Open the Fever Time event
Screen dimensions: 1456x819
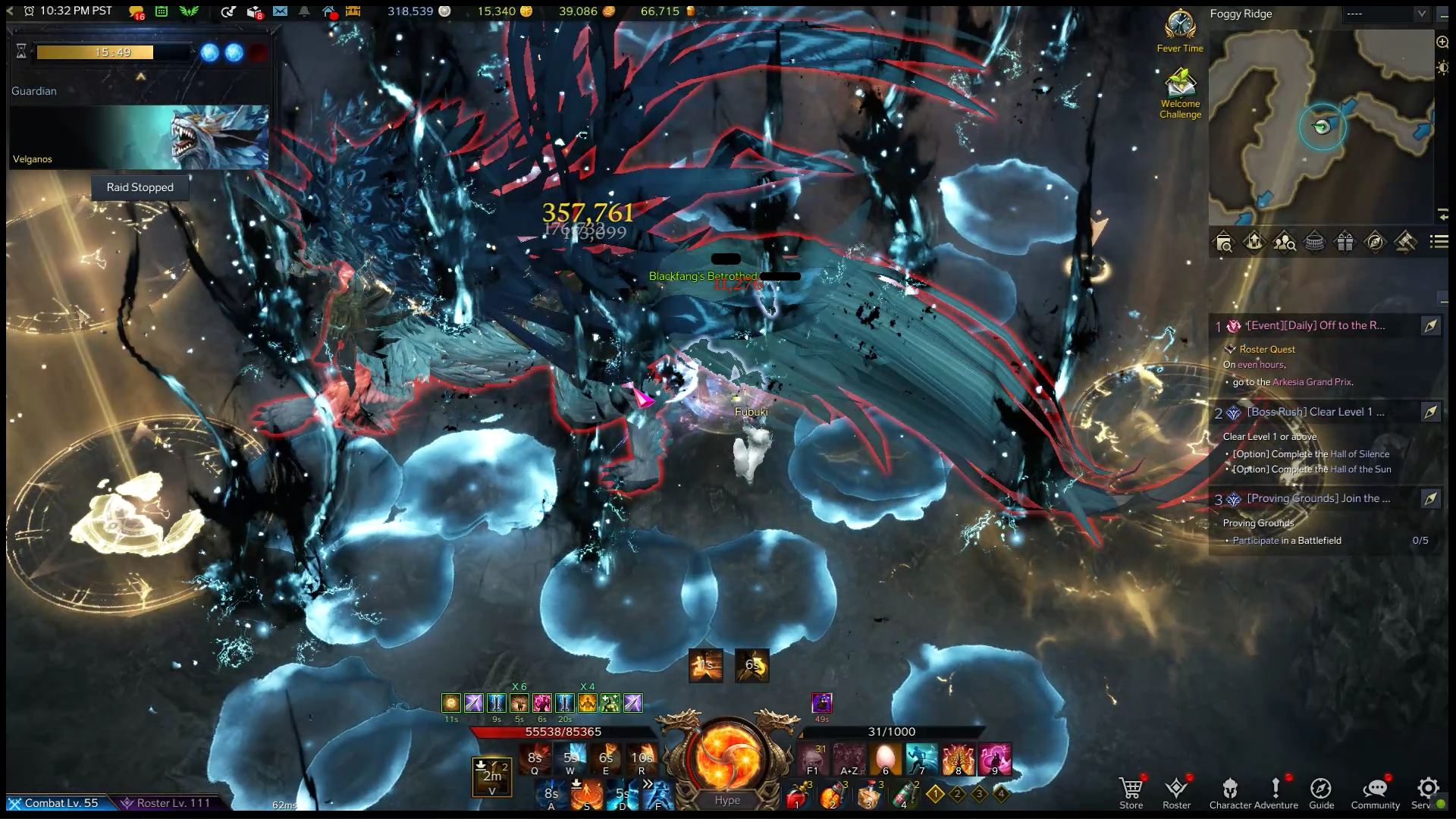point(1180,30)
